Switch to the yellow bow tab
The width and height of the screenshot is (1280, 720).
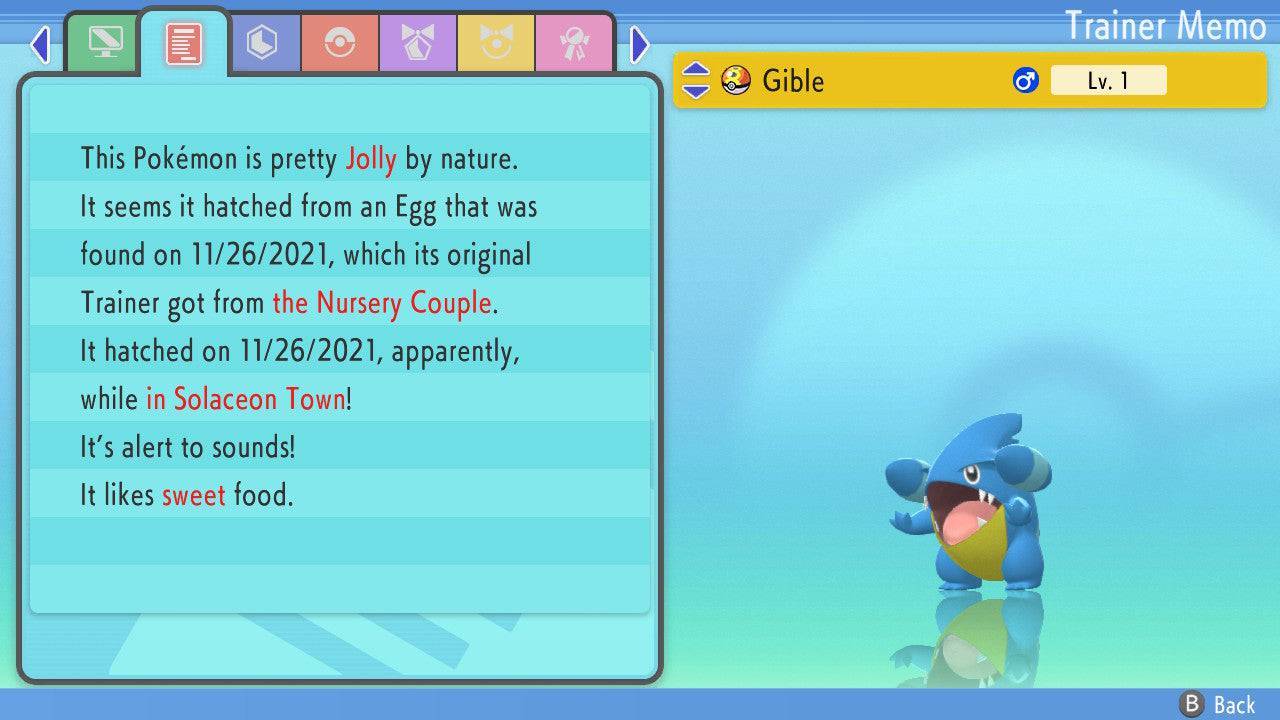496,43
